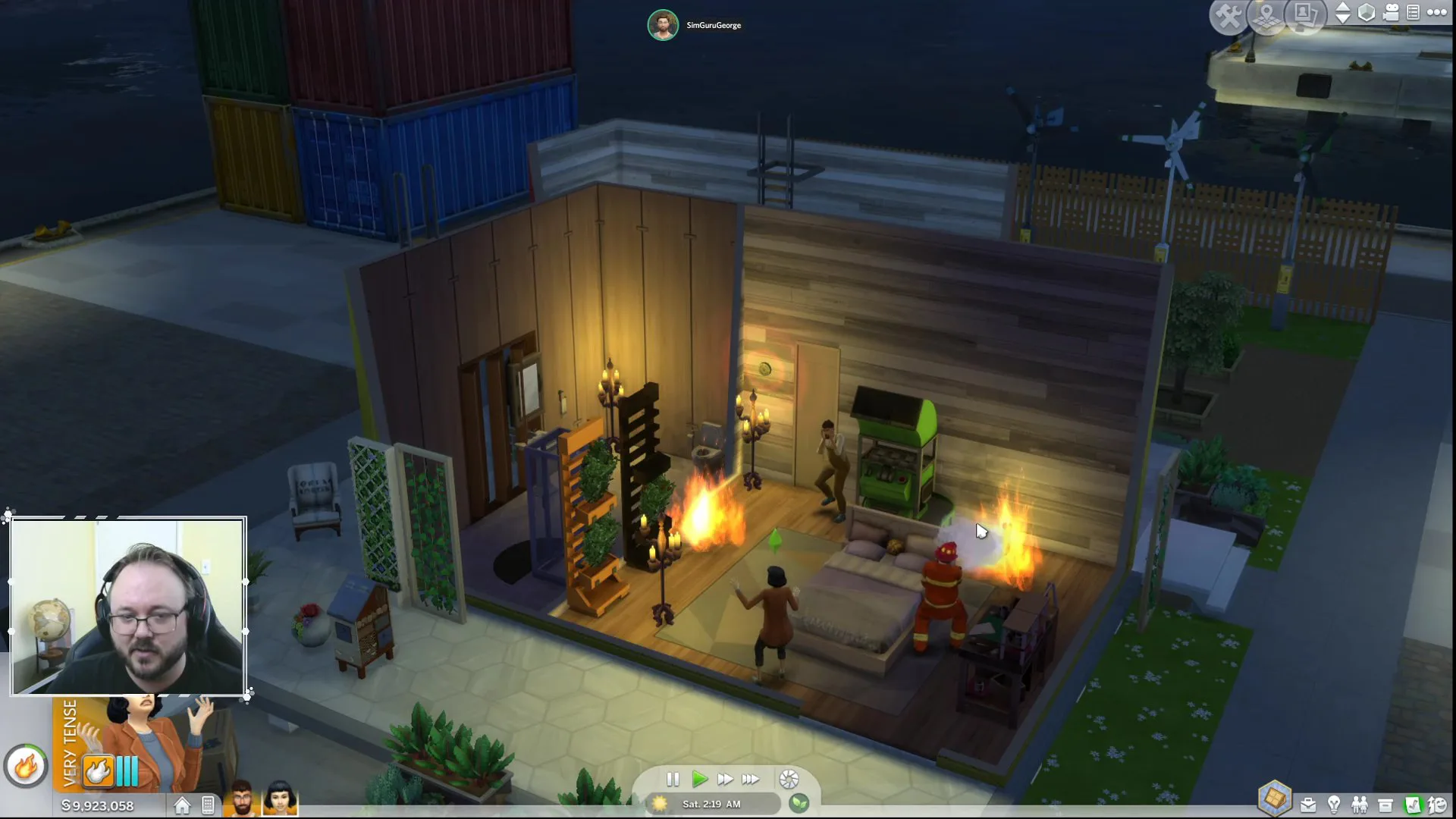Open the Inventory box icon
The width and height of the screenshot is (1456, 819).
[x=1385, y=805]
